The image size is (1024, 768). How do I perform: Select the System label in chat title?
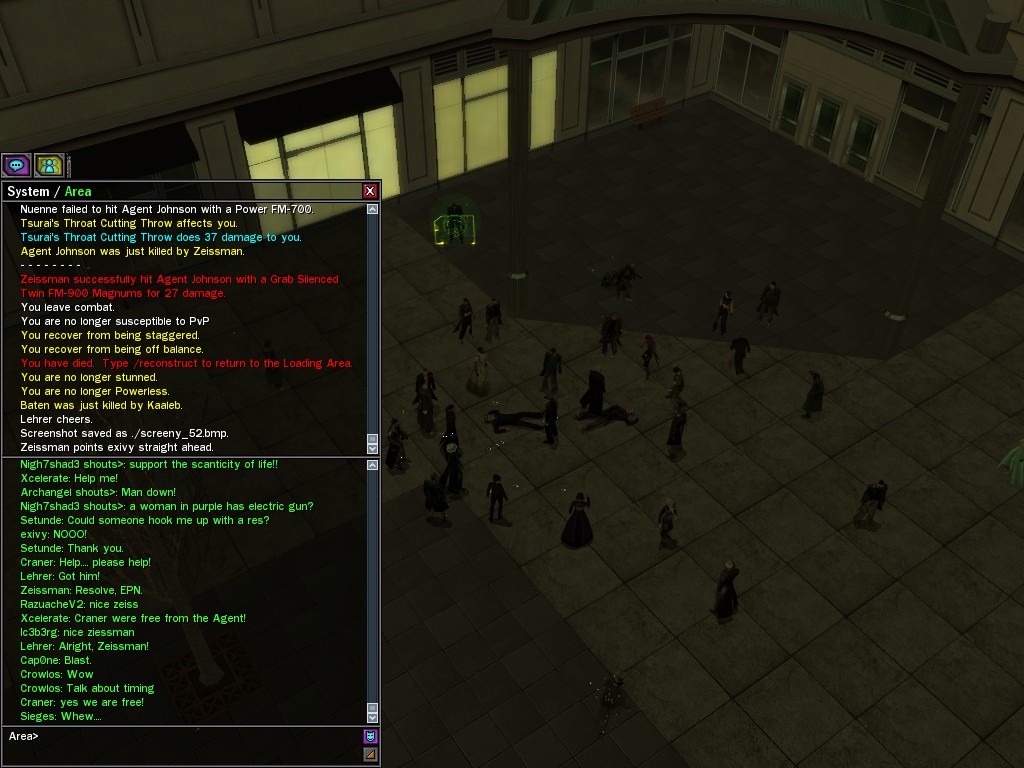coord(28,191)
